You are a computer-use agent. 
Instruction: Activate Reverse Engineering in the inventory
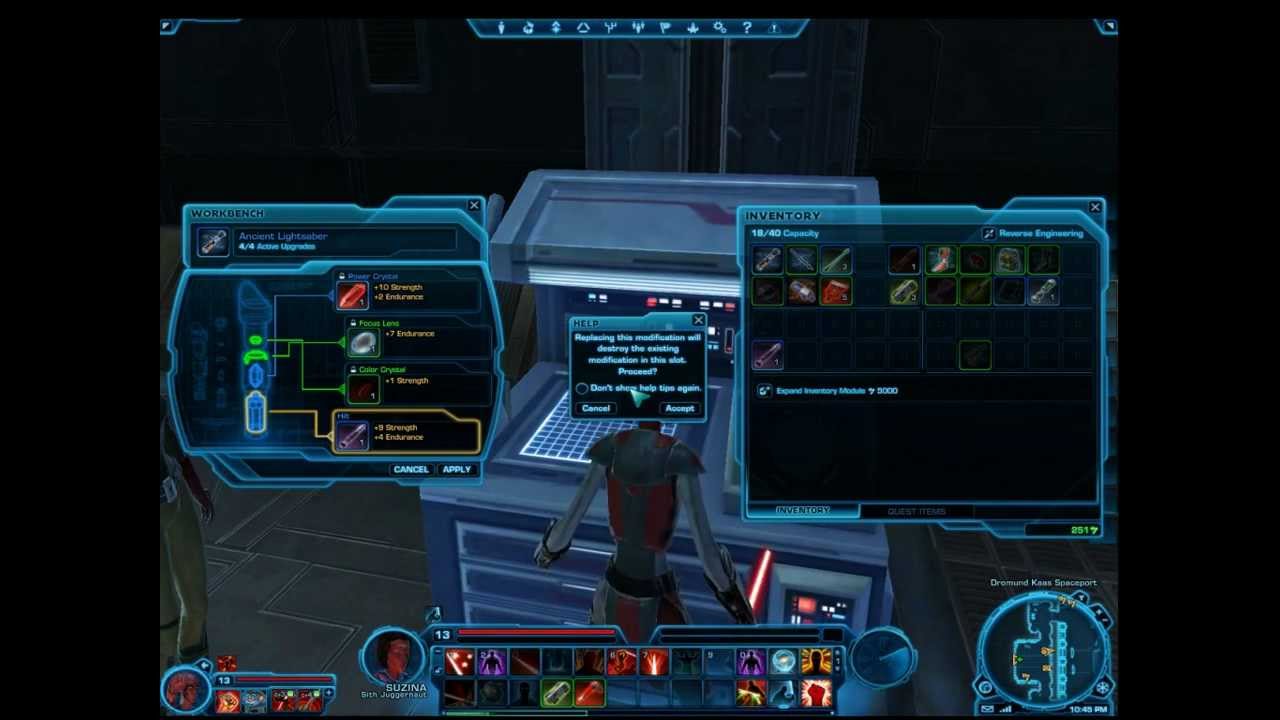click(1034, 234)
